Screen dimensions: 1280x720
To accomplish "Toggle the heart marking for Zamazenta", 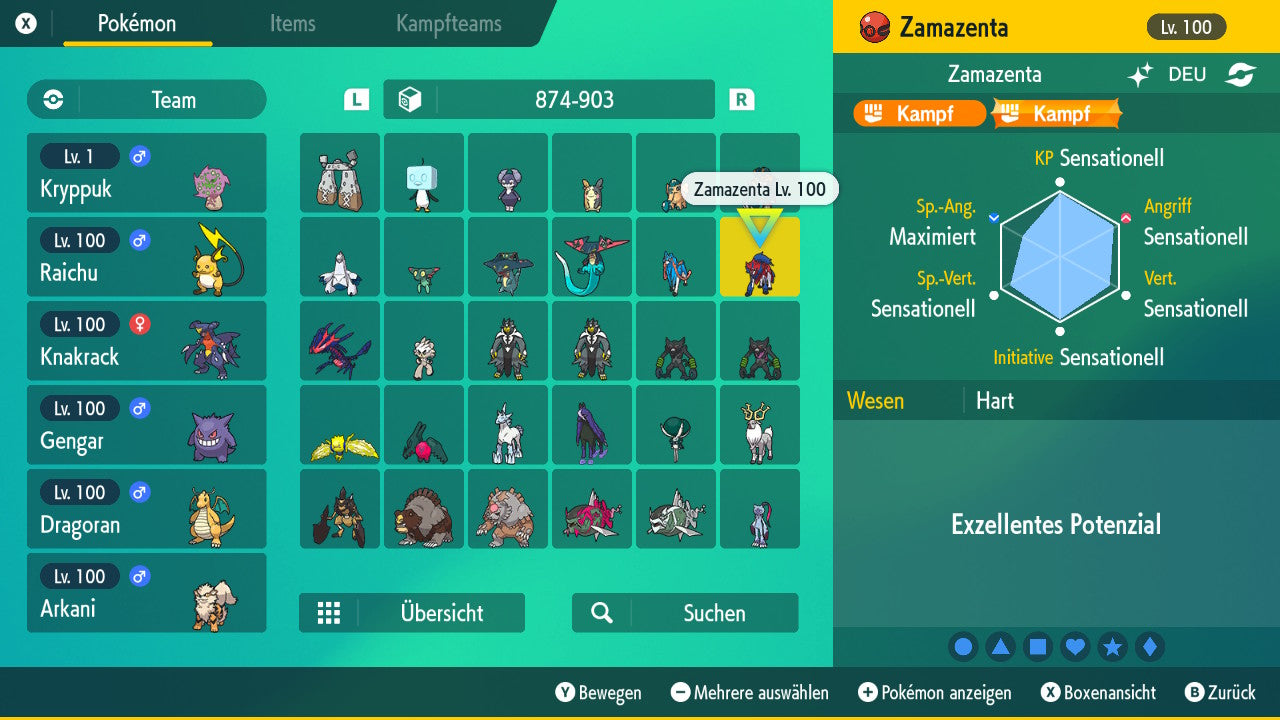I will tap(1075, 646).
